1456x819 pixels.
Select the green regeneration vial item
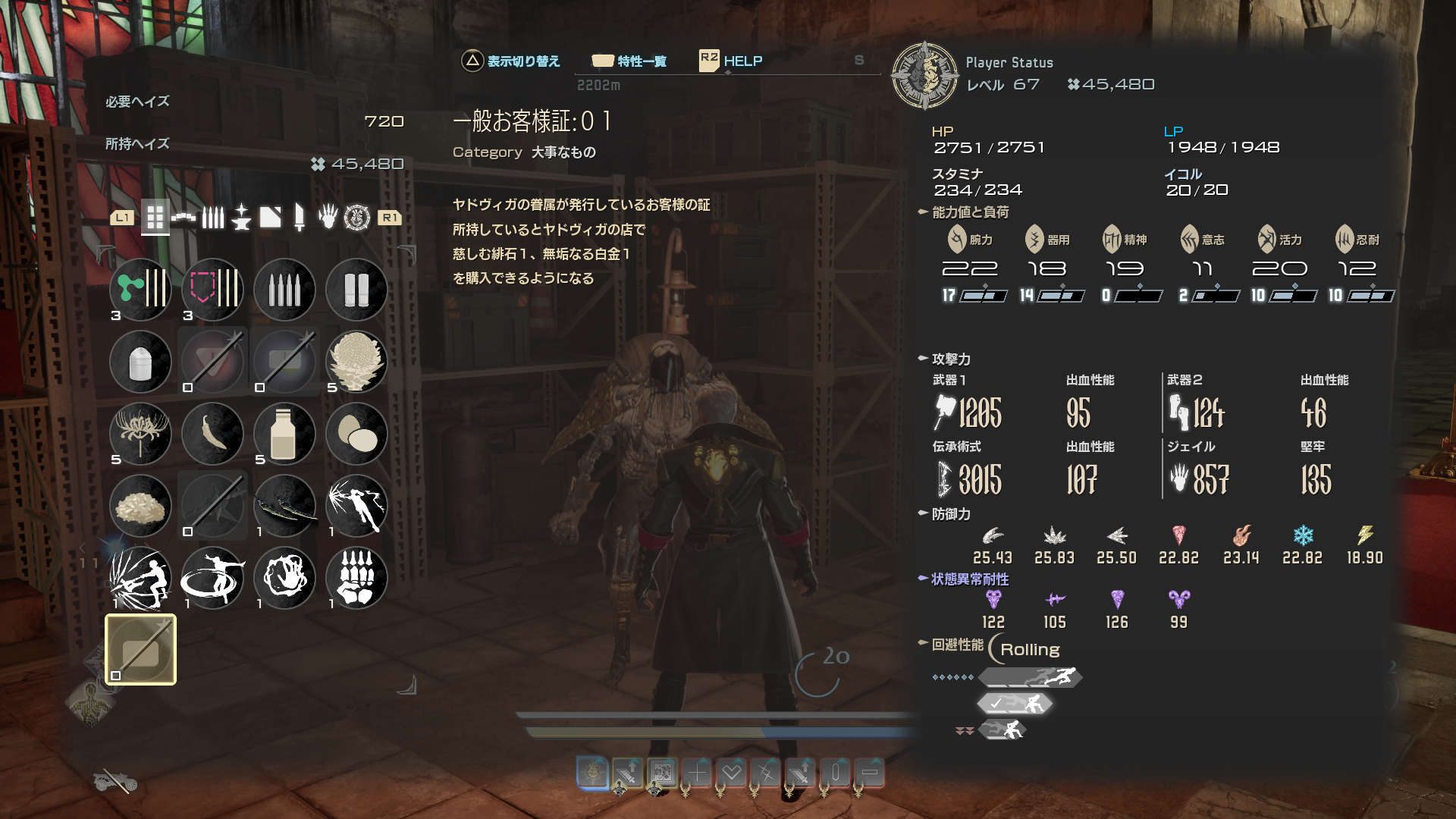[141, 290]
